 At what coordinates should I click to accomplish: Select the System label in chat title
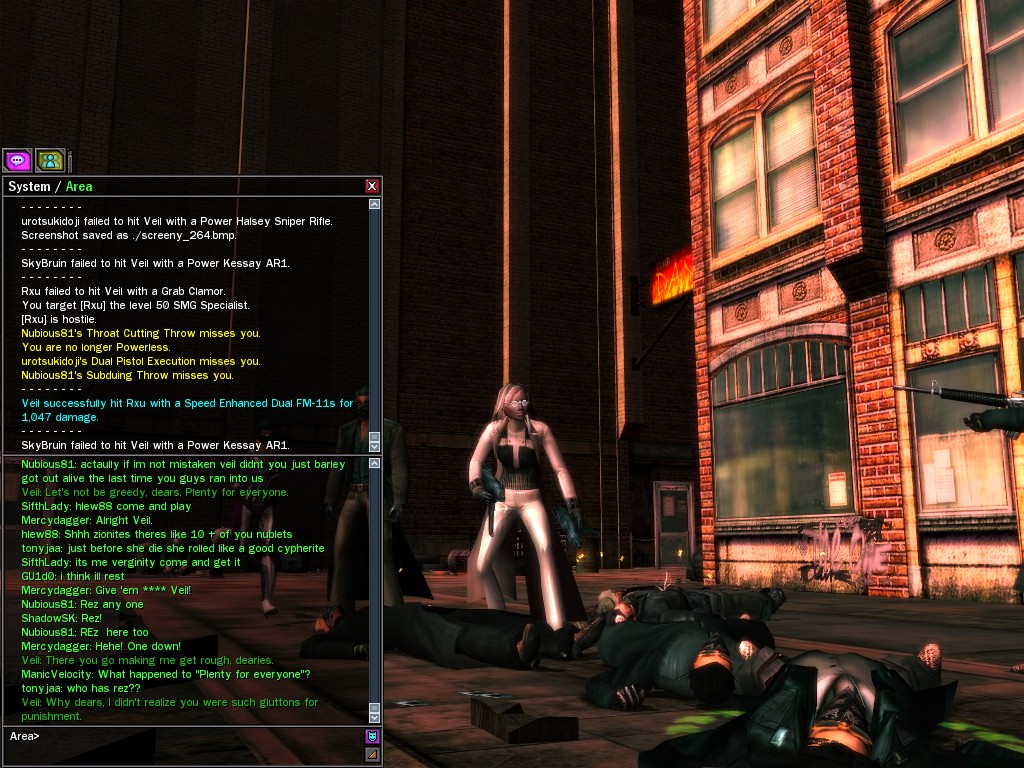tap(28, 187)
